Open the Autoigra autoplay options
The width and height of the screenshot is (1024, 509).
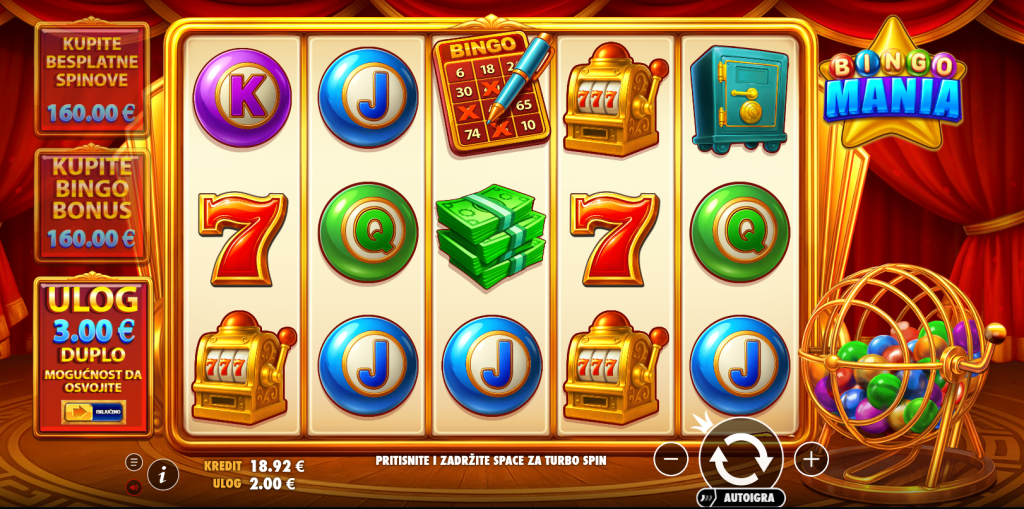[741, 496]
